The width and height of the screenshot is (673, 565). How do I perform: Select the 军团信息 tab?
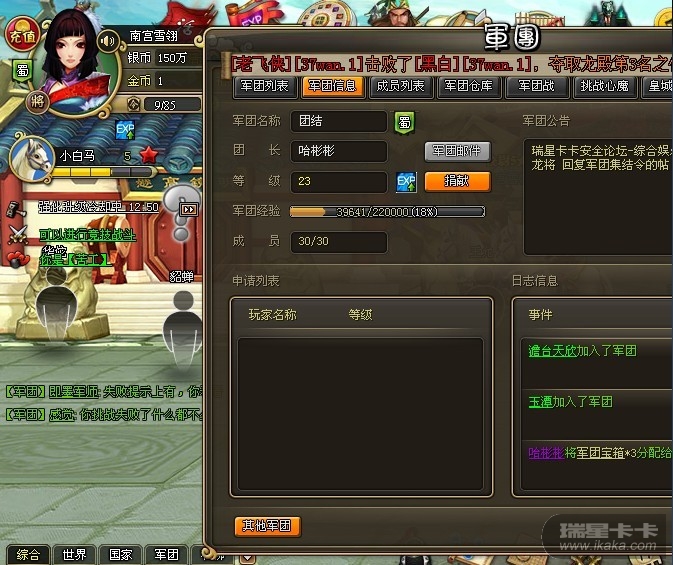tap(332, 87)
